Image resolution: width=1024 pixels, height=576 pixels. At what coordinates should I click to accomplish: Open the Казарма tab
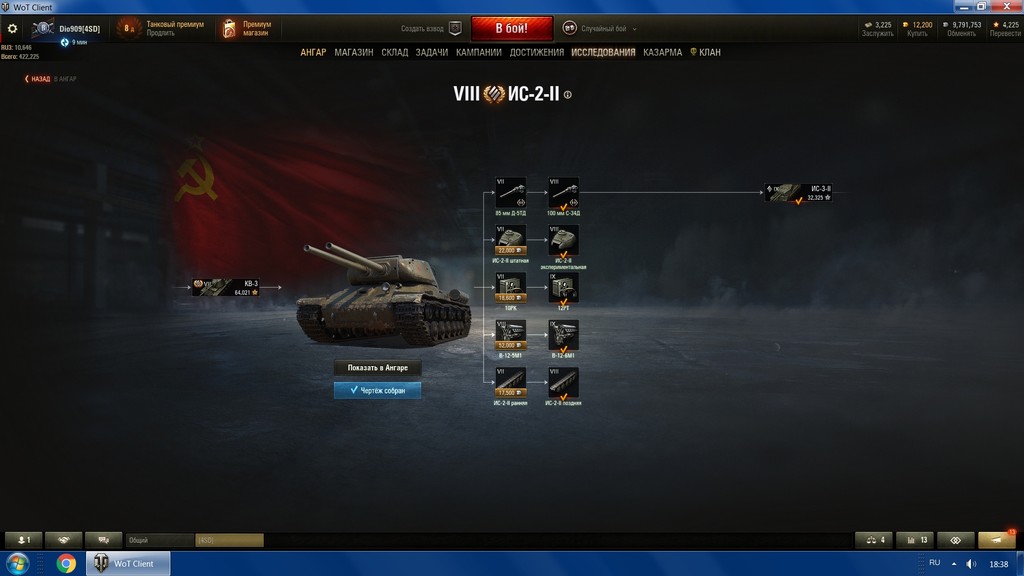coord(663,52)
